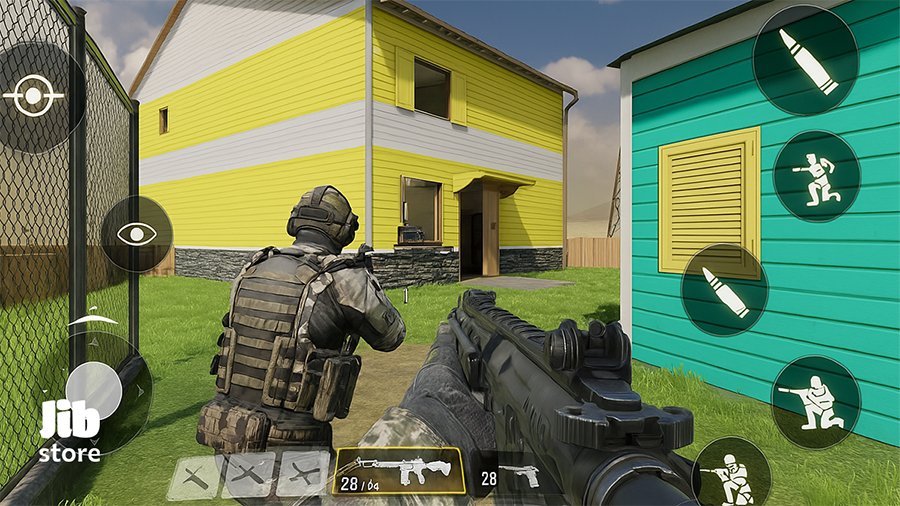Image resolution: width=900 pixels, height=506 pixels.
Task: Select the assault rifle weapon slot
Action: coord(399,470)
